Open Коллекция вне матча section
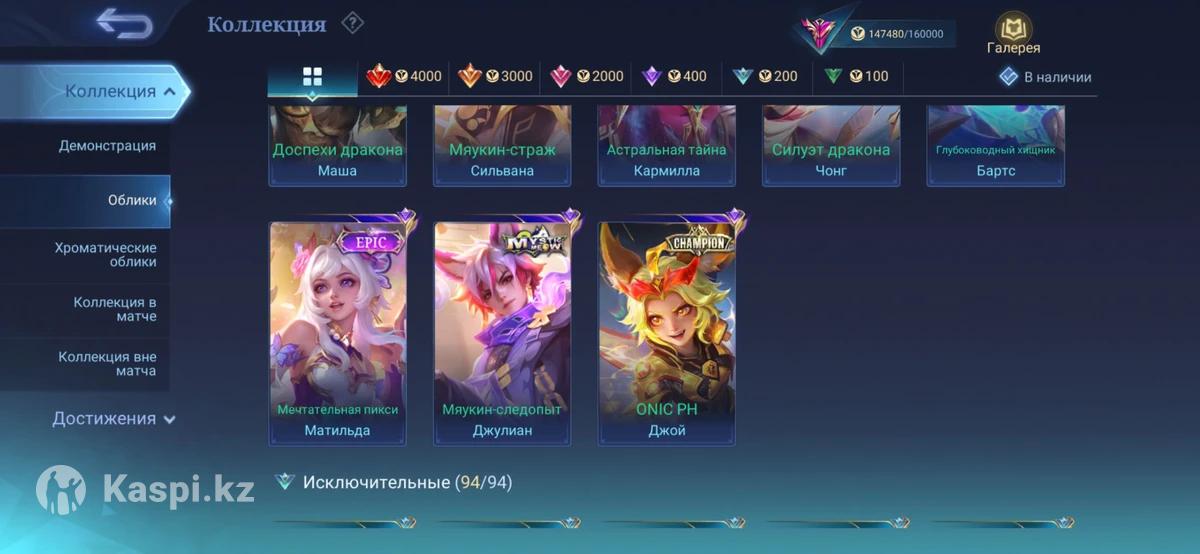 point(107,364)
